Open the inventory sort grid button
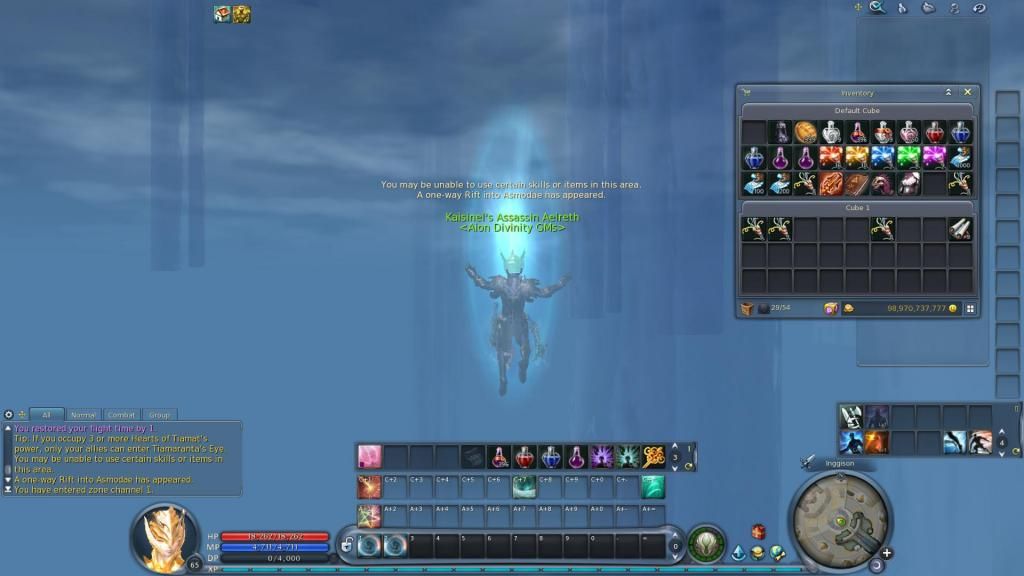 tap(970, 309)
